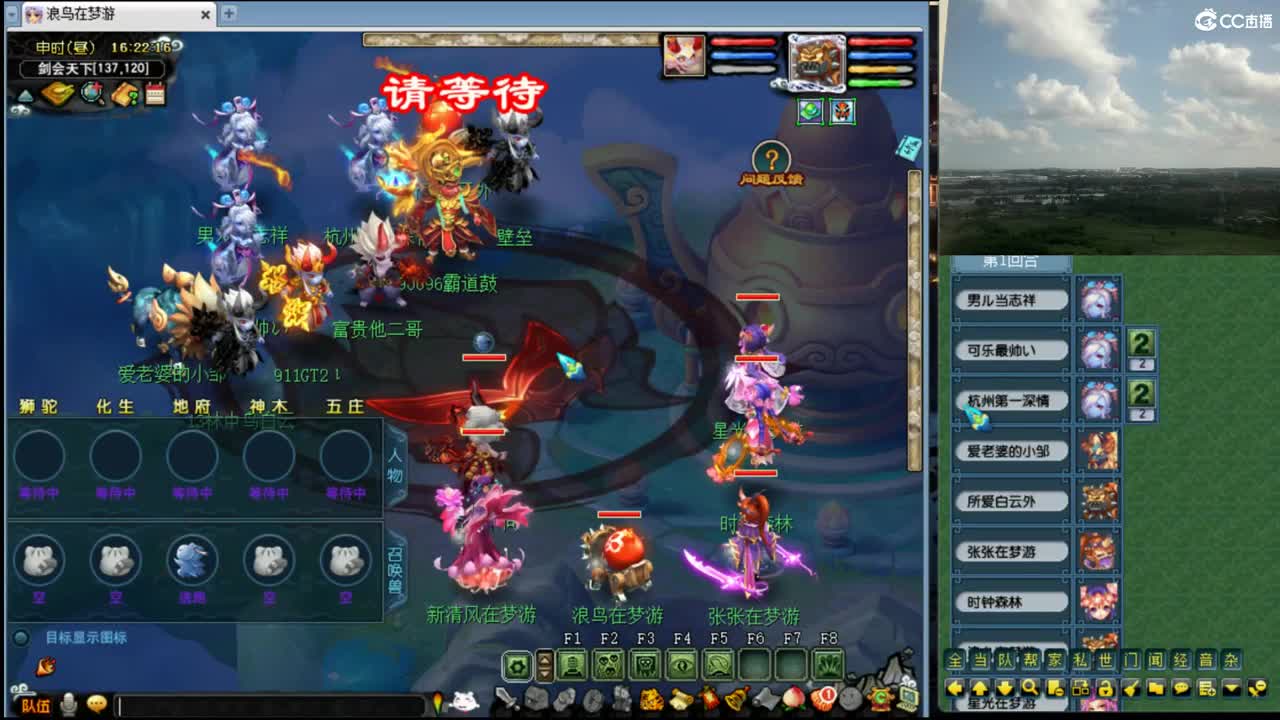Collapse the minimap with the triangle toggle
Image resolution: width=1280 pixels, height=720 pixels.
pyautogui.click(x=25, y=95)
